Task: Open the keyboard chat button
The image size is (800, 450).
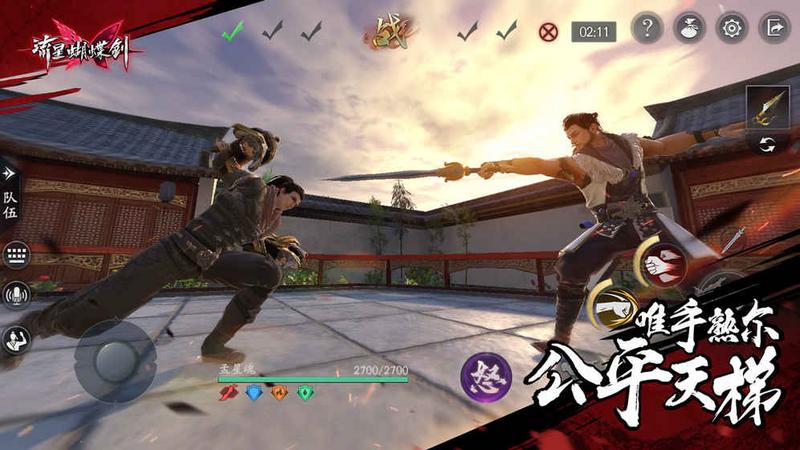Action: coord(16,255)
